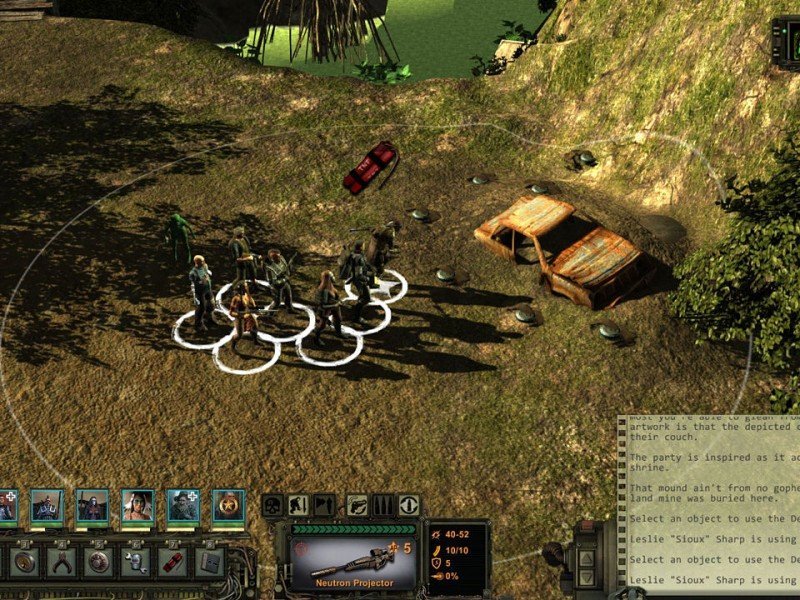This screenshot has height=600, width=800.
Task: Select the sheriff star badge portrait
Action: point(228,506)
